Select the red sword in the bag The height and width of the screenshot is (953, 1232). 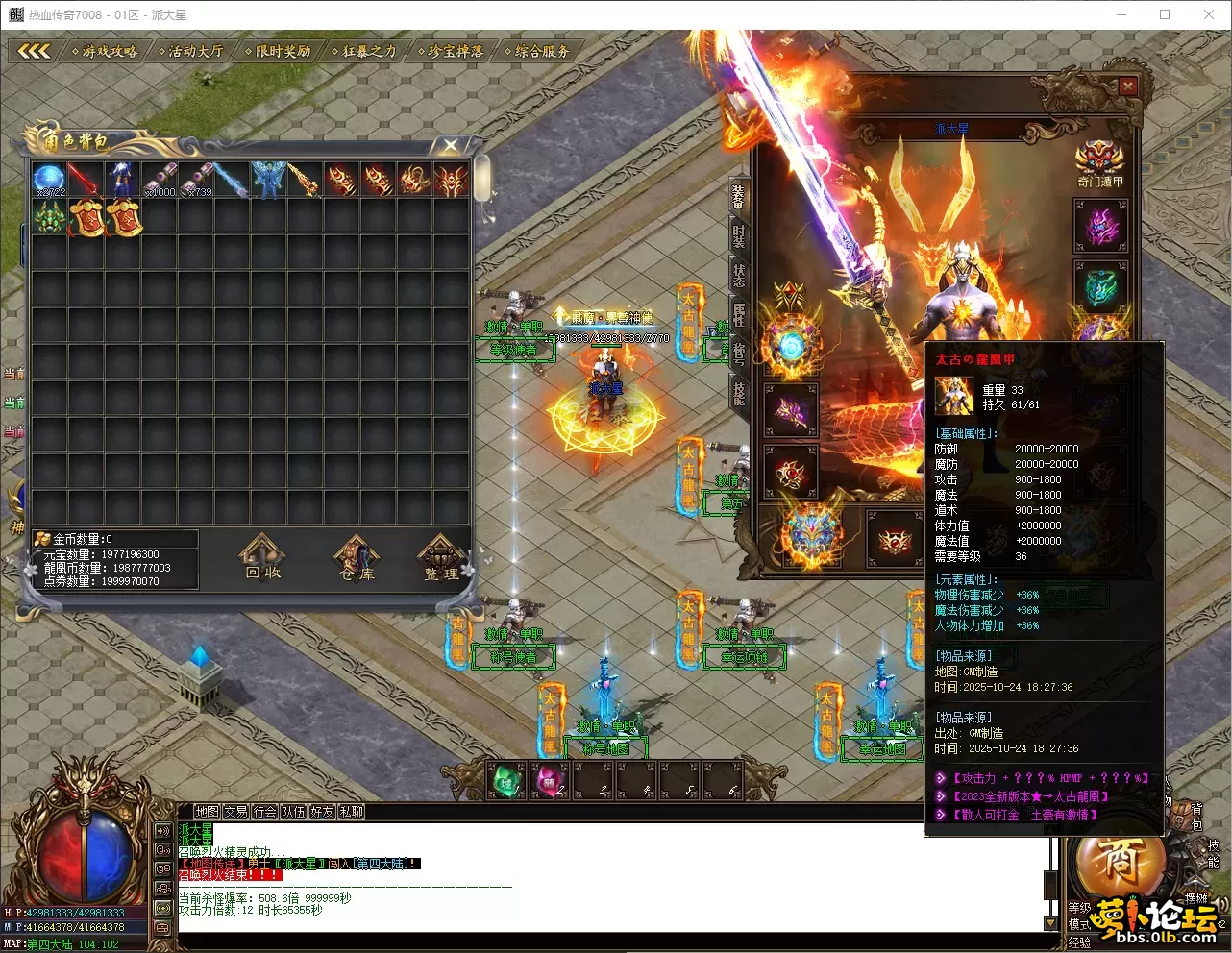click(85, 180)
